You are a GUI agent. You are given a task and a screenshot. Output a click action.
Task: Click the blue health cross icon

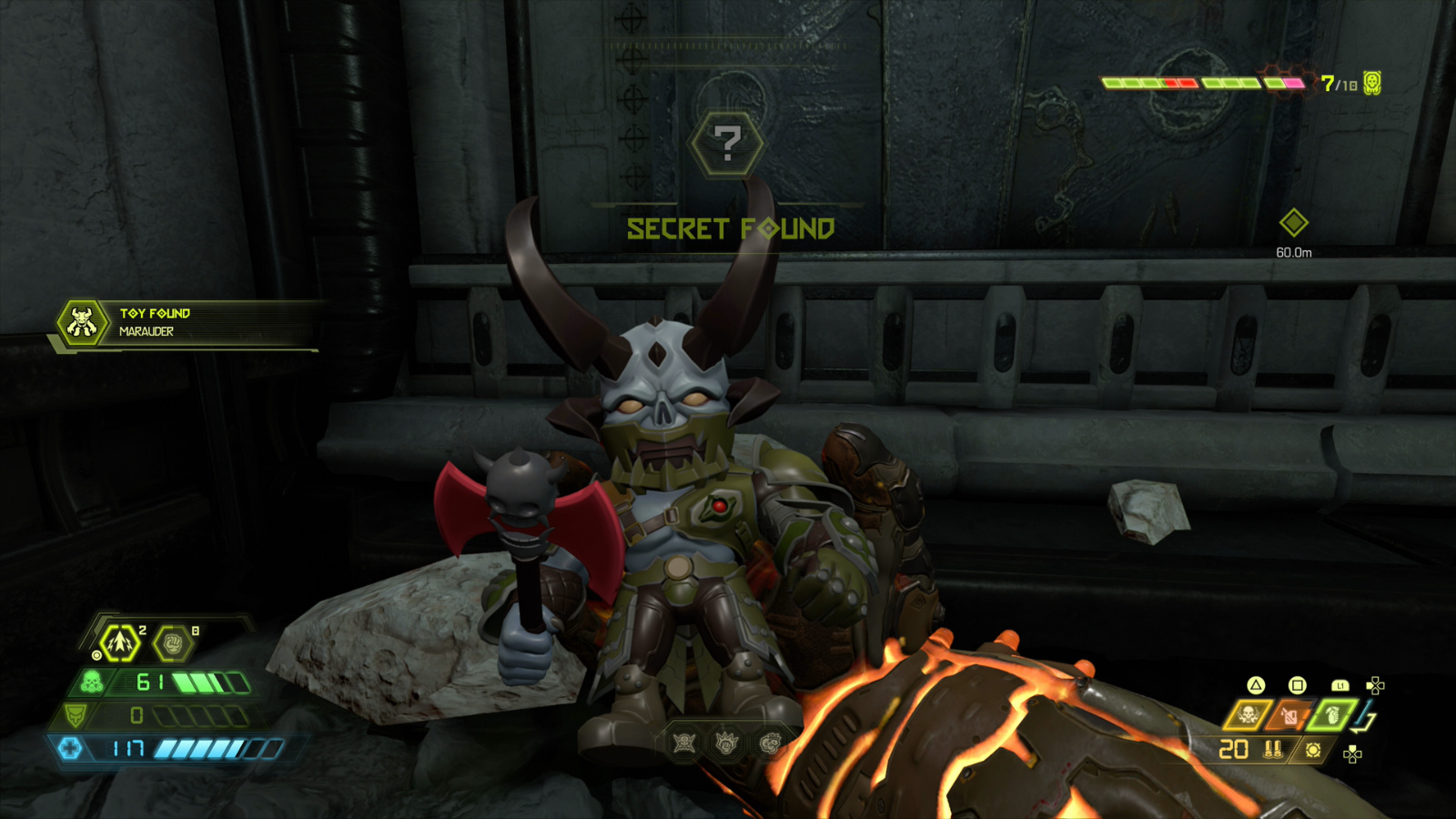70,749
